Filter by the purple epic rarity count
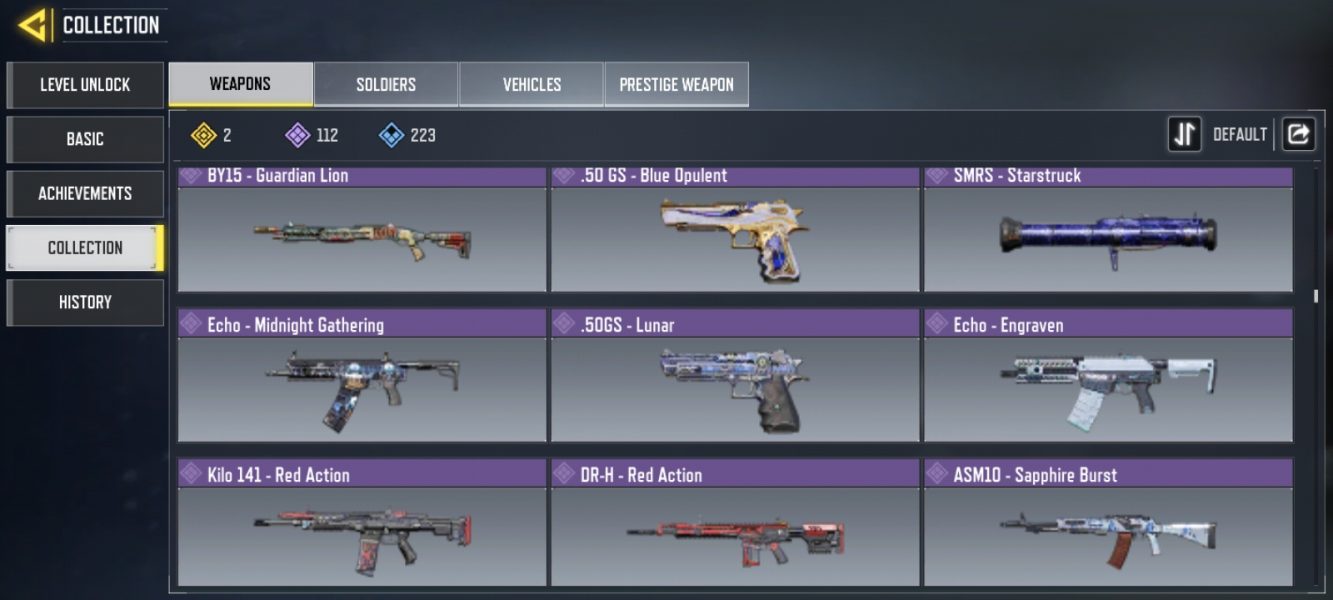1333x600 pixels. 312,135
